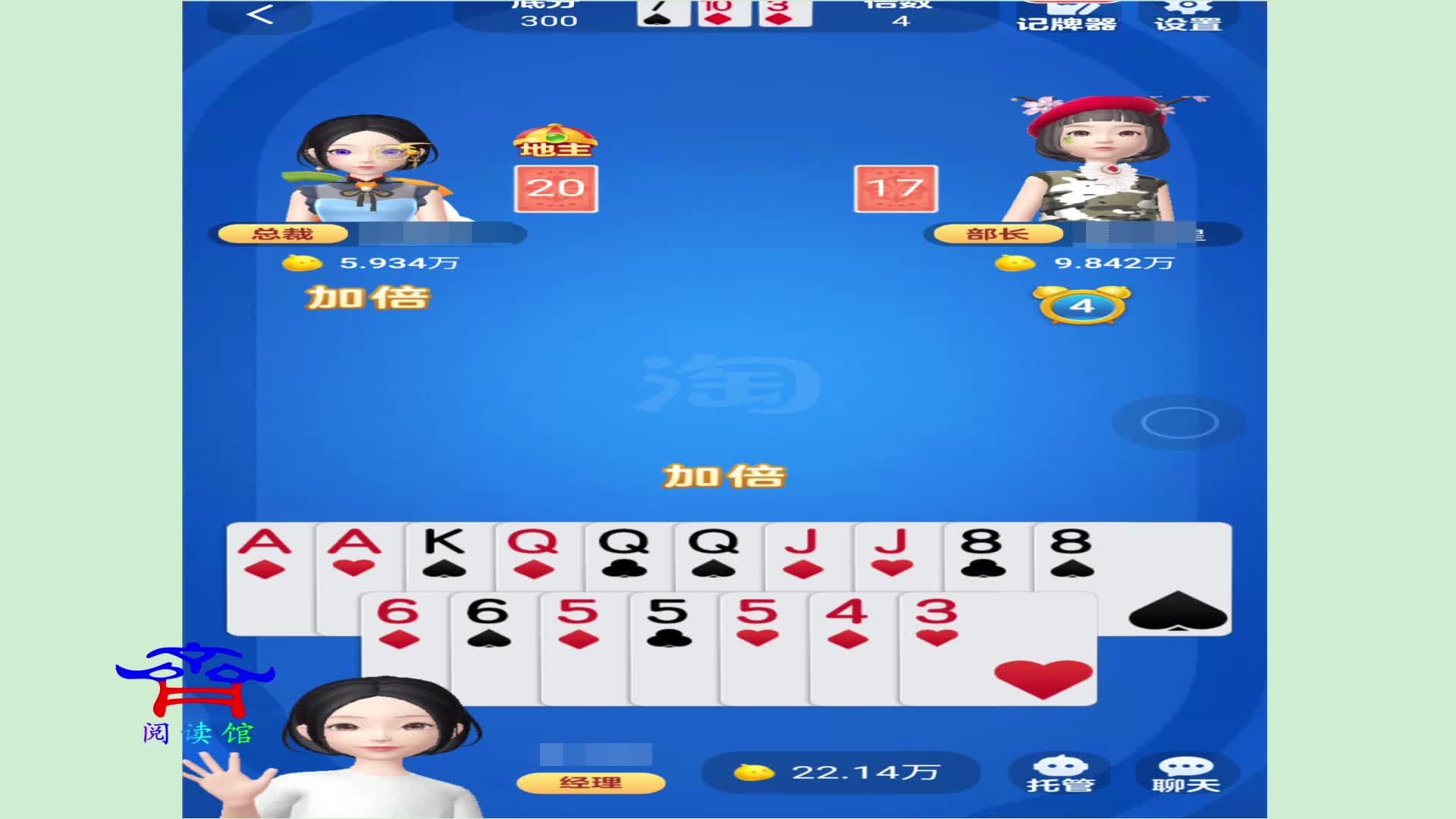Click the coin icon beside 5.934万

tap(303, 264)
